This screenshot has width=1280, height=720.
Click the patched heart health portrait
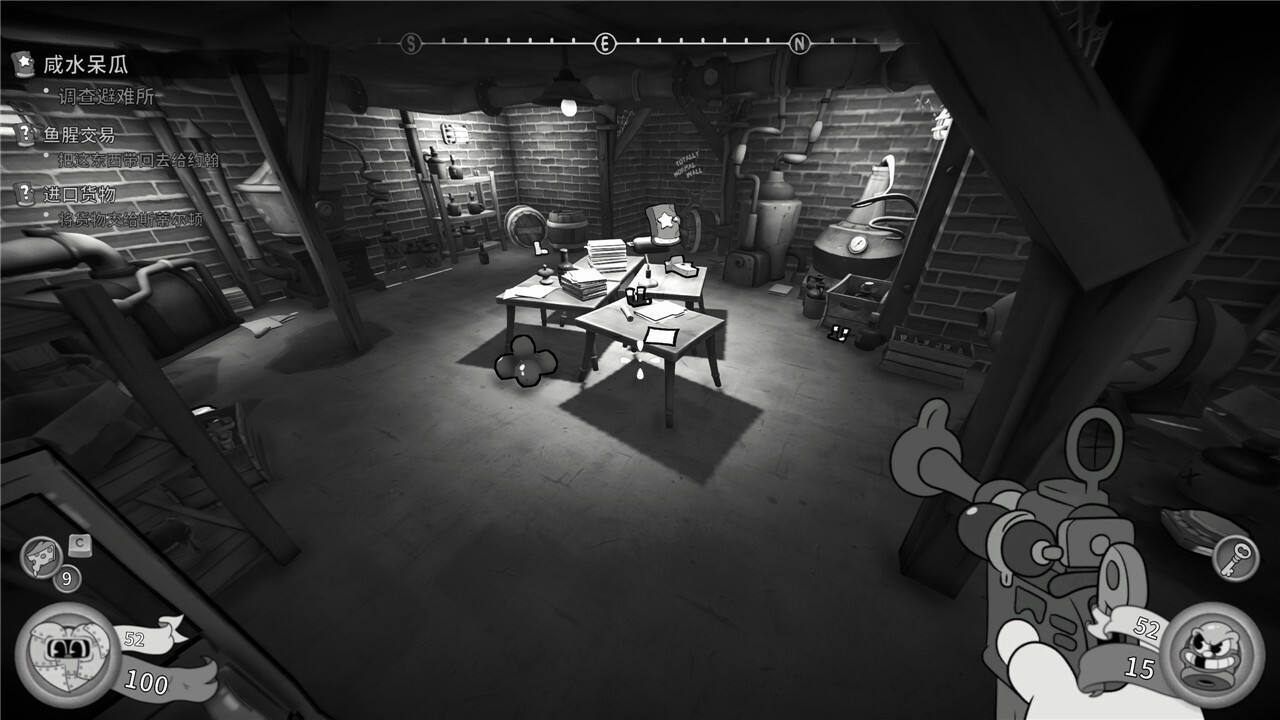click(69, 652)
